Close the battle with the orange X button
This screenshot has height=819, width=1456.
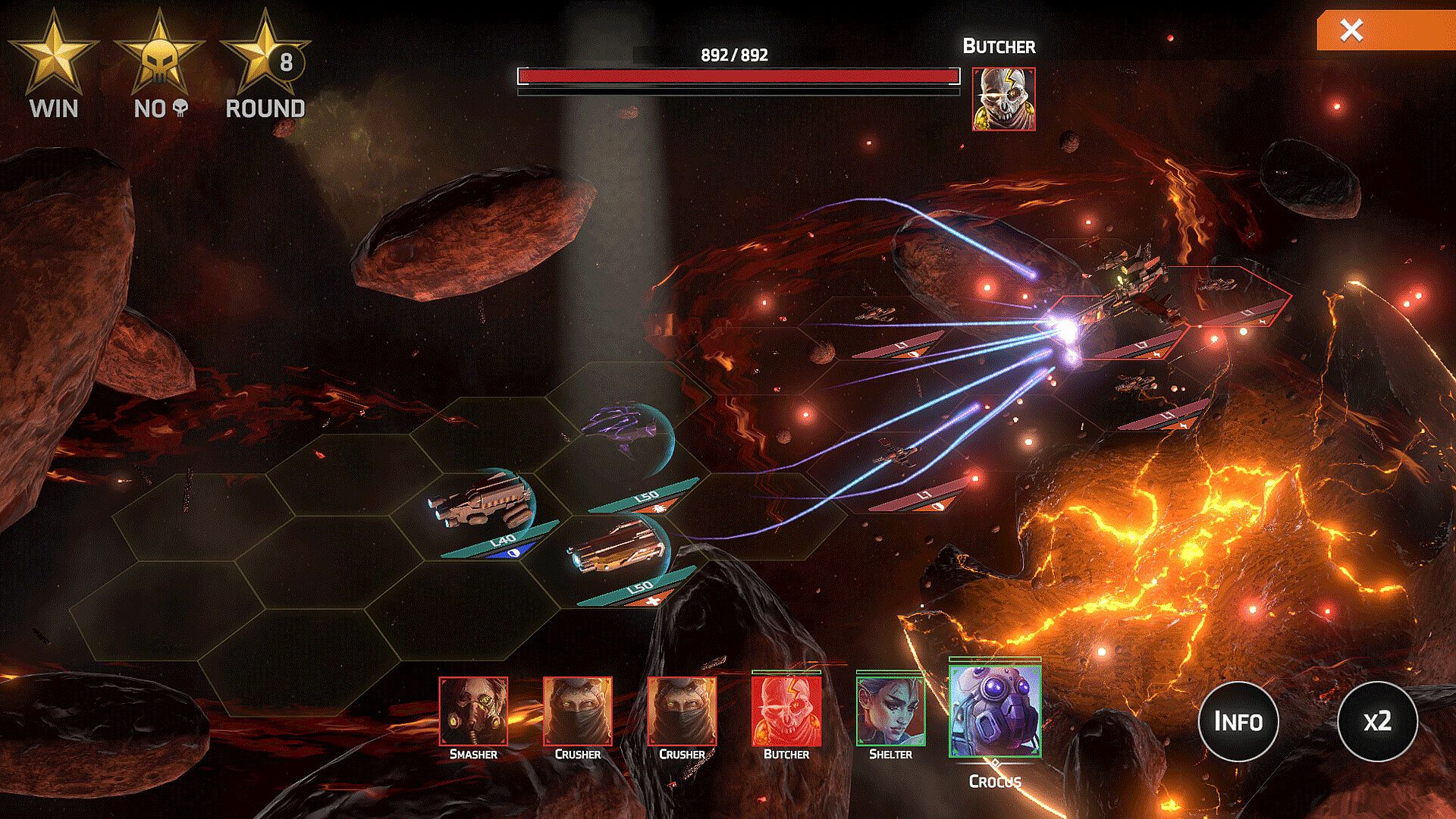tap(1351, 30)
